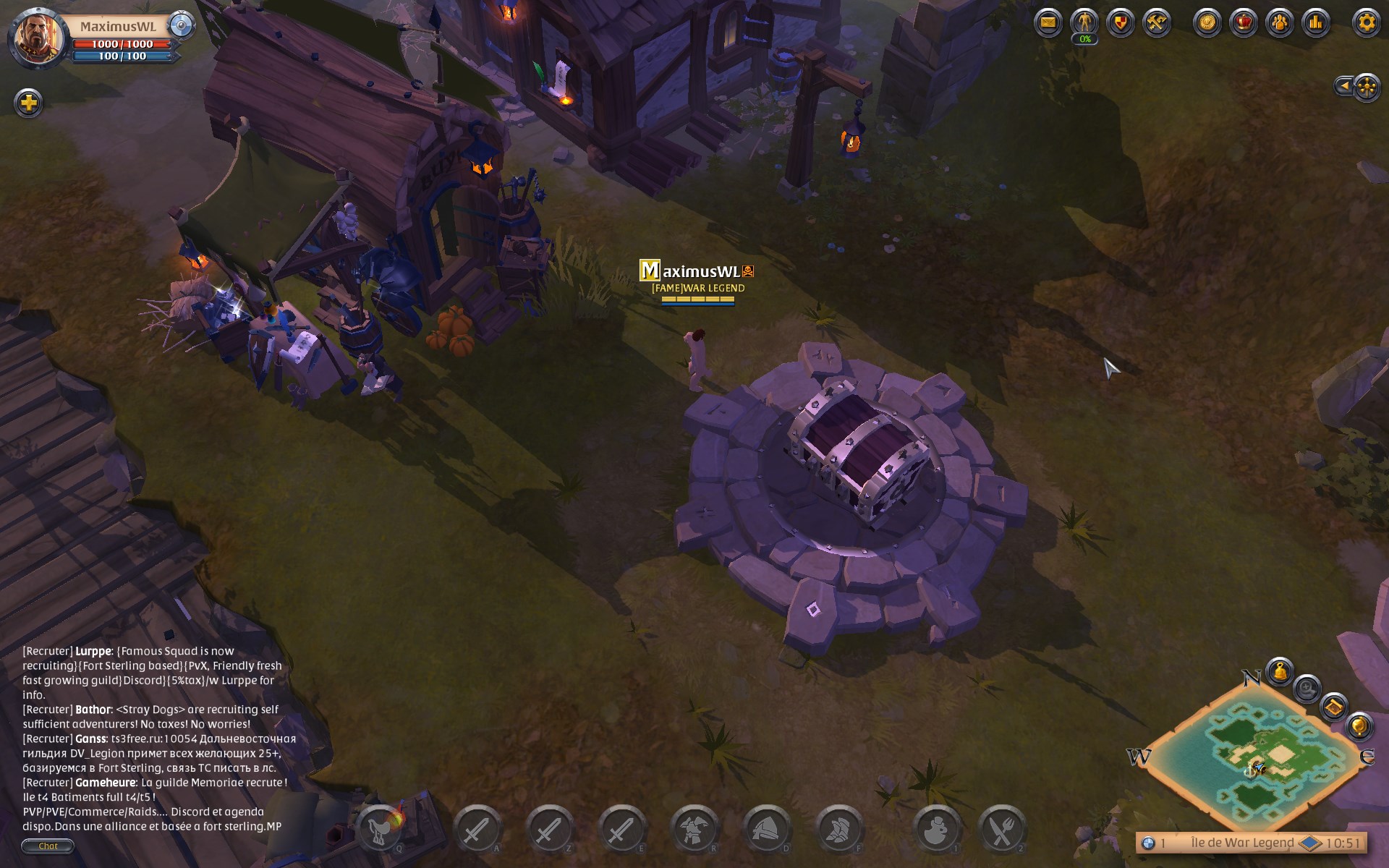Click the player anchor marker on the minimap

point(1251,770)
